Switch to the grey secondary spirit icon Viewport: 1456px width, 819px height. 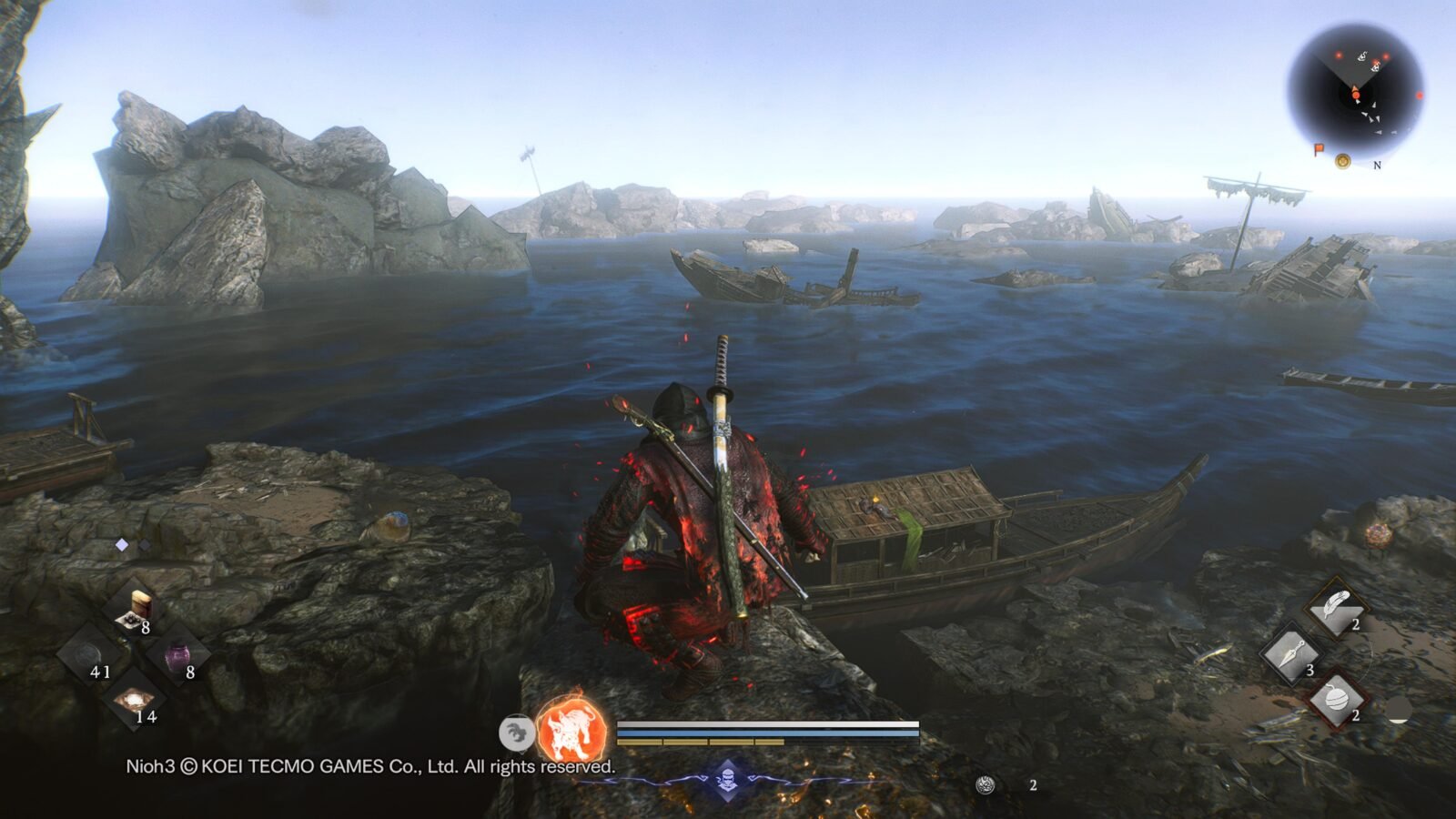tap(517, 732)
